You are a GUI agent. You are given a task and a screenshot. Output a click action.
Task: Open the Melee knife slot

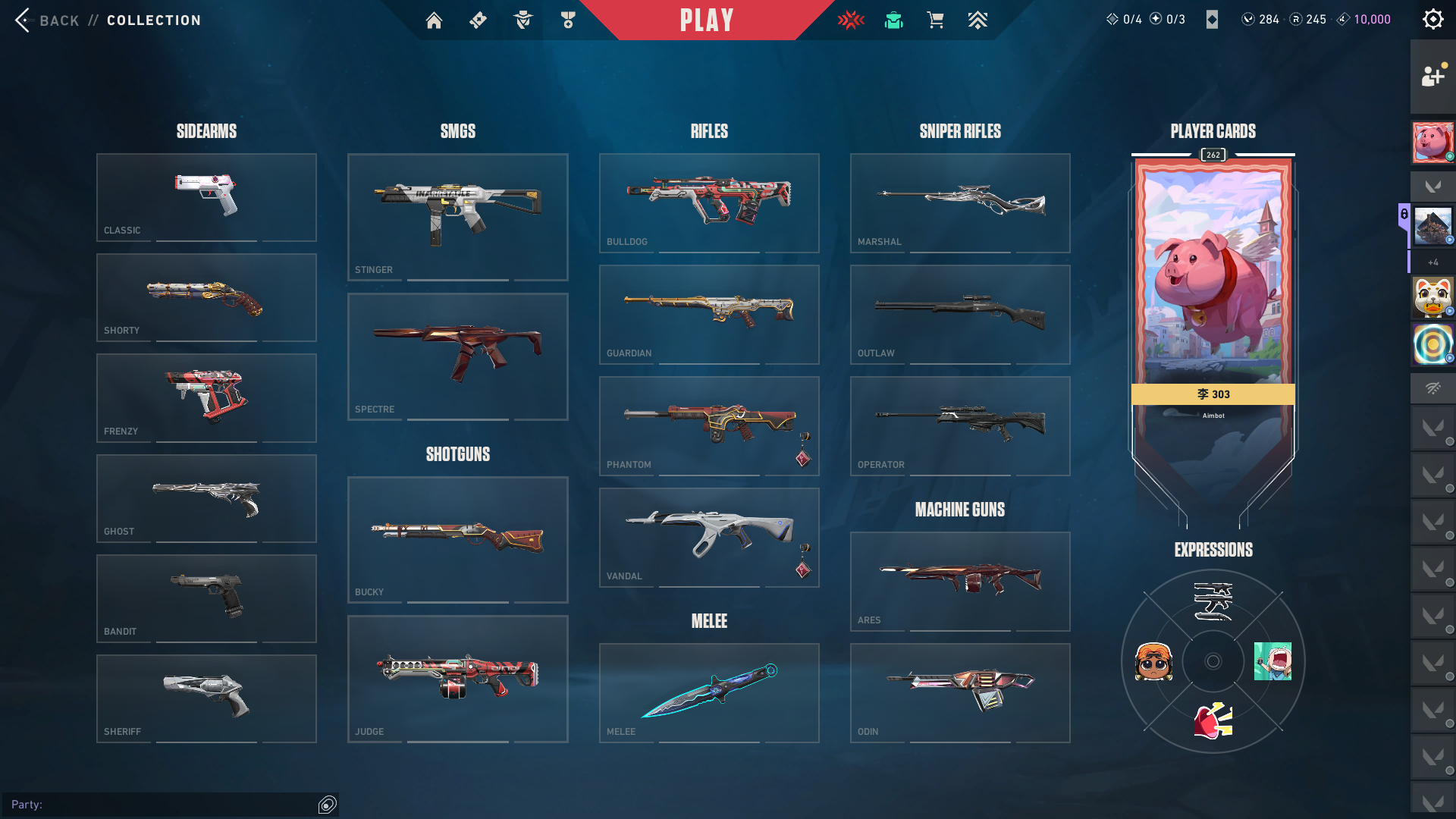pos(709,692)
